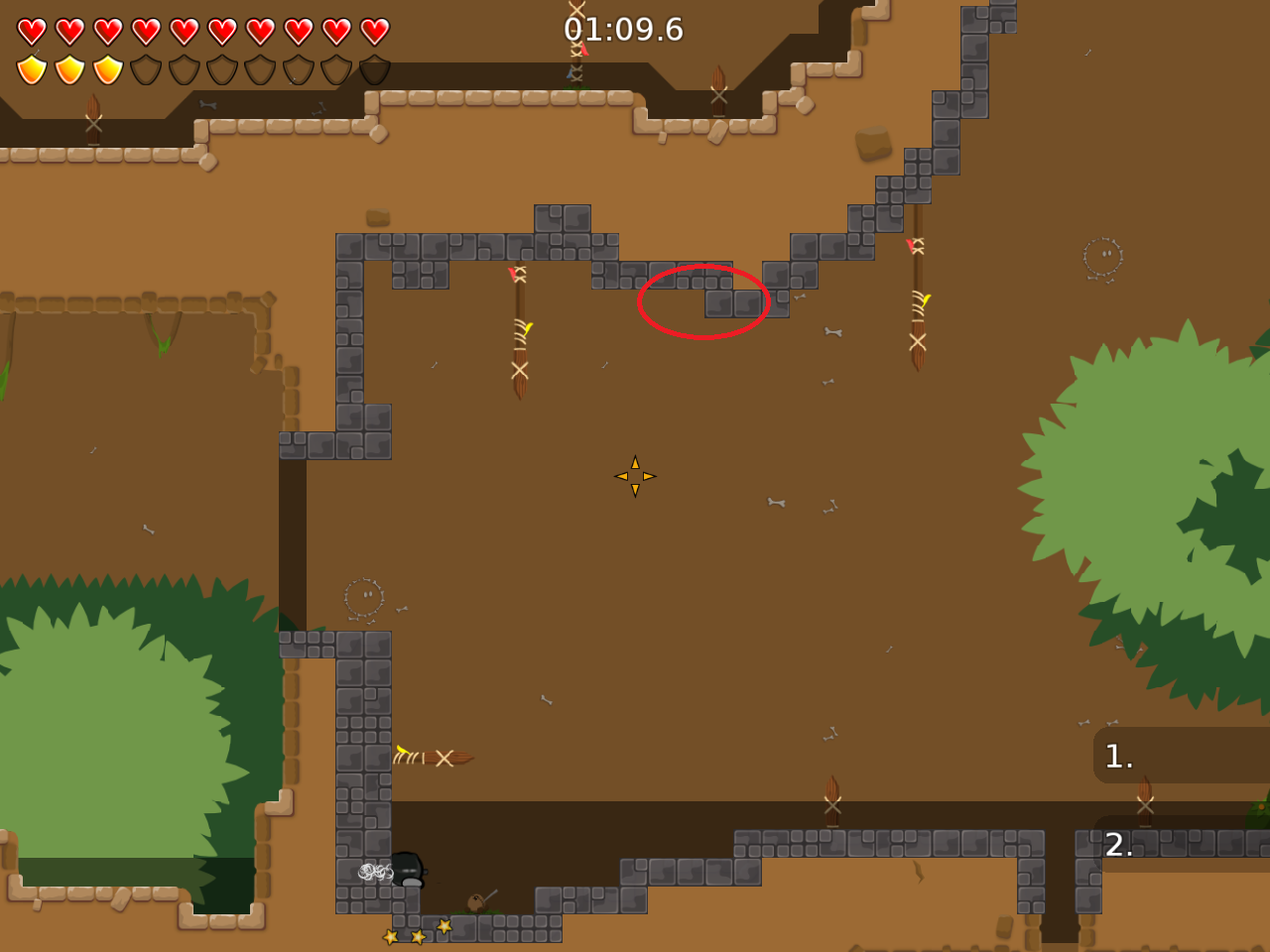The height and width of the screenshot is (952, 1270).
Task: Click the orange crosshair in the center
Action: (634, 476)
